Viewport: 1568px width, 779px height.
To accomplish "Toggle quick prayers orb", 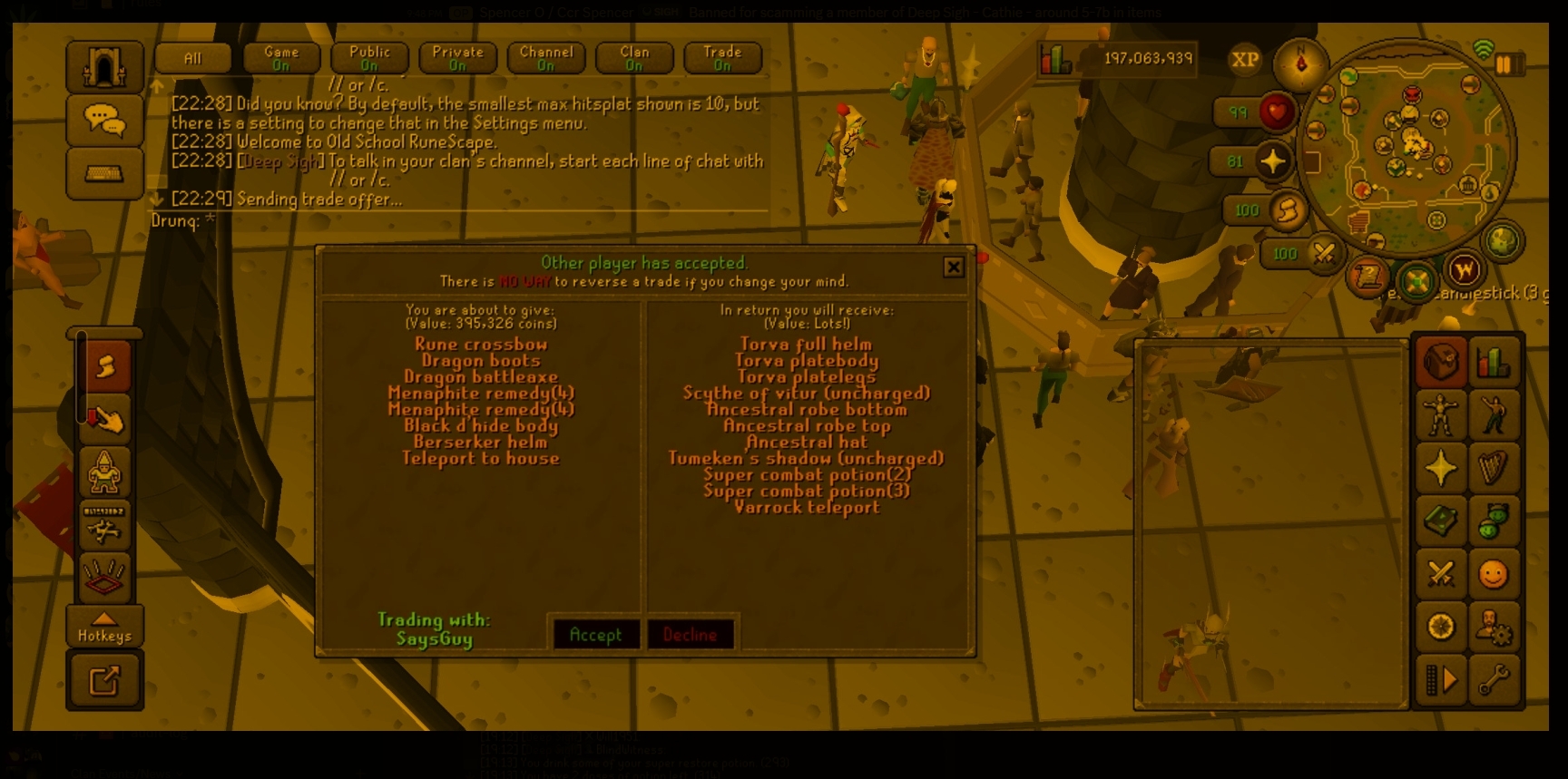I will pos(1272,161).
